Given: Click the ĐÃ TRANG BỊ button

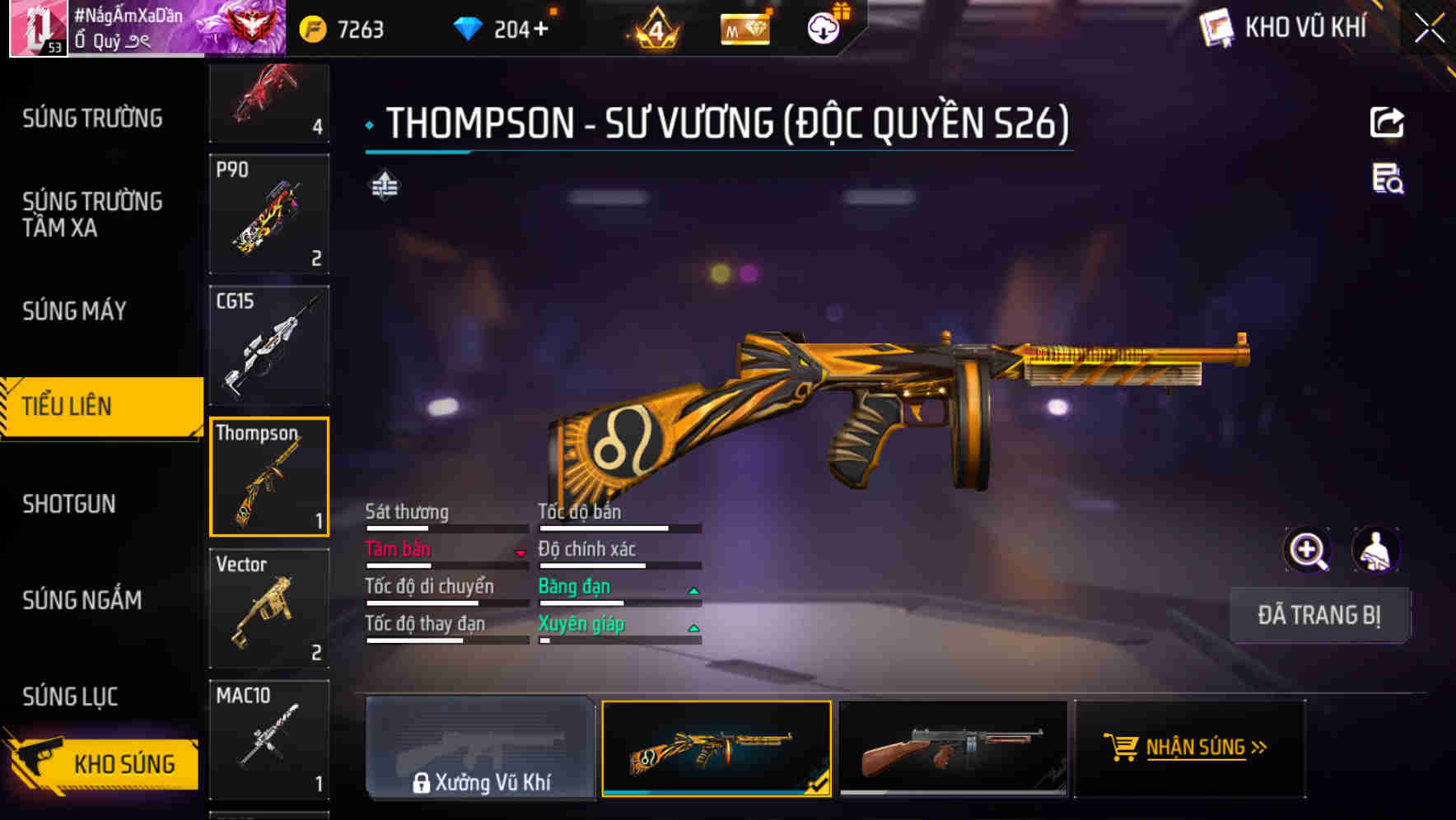Looking at the screenshot, I should point(1320,615).
